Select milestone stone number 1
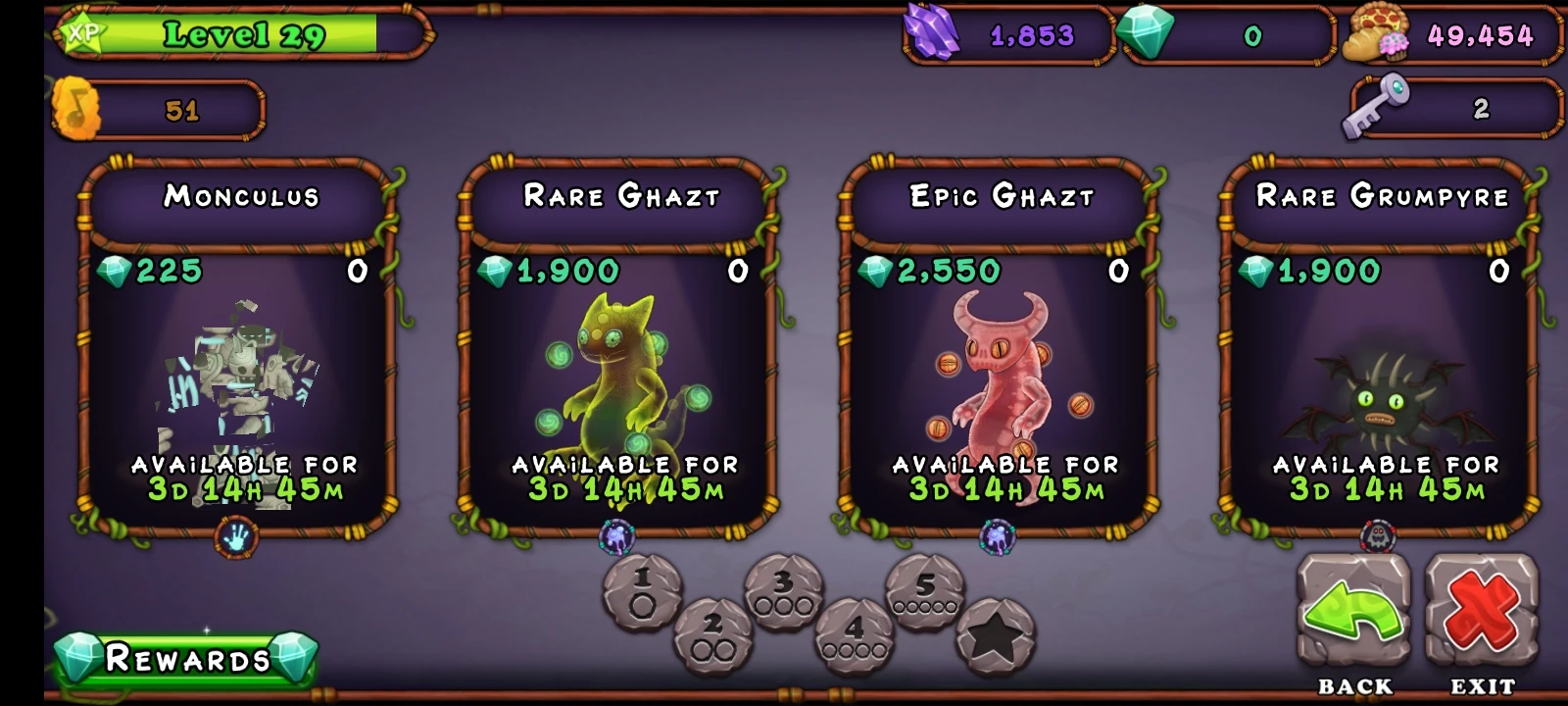The image size is (1568, 706). pyautogui.click(x=641, y=590)
